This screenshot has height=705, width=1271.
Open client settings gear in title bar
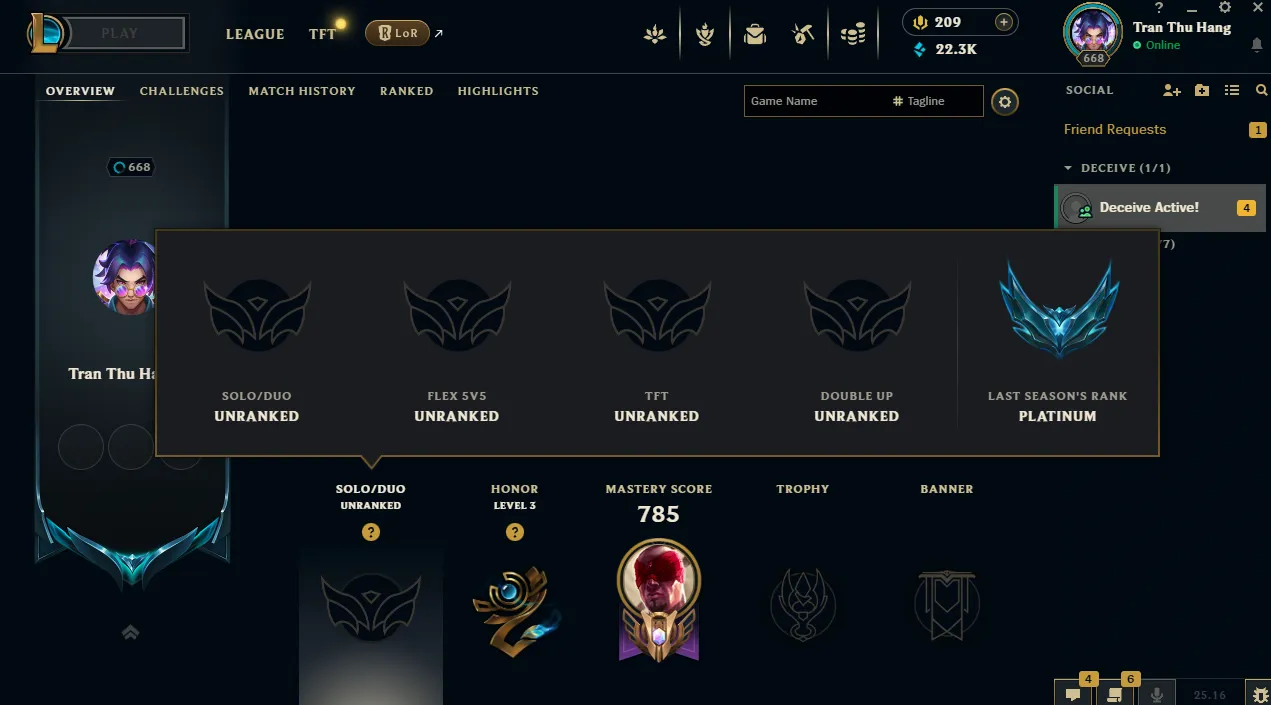(1225, 8)
